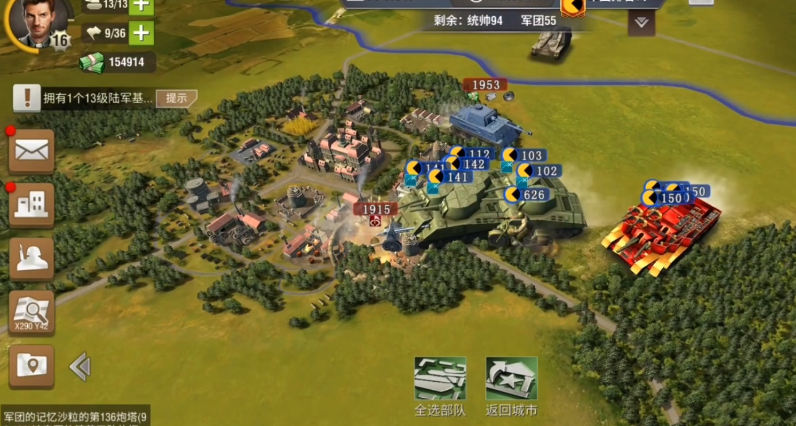The image size is (796, 426).
Task: Open the cash 154914 resource display
Action: point(118,62)
